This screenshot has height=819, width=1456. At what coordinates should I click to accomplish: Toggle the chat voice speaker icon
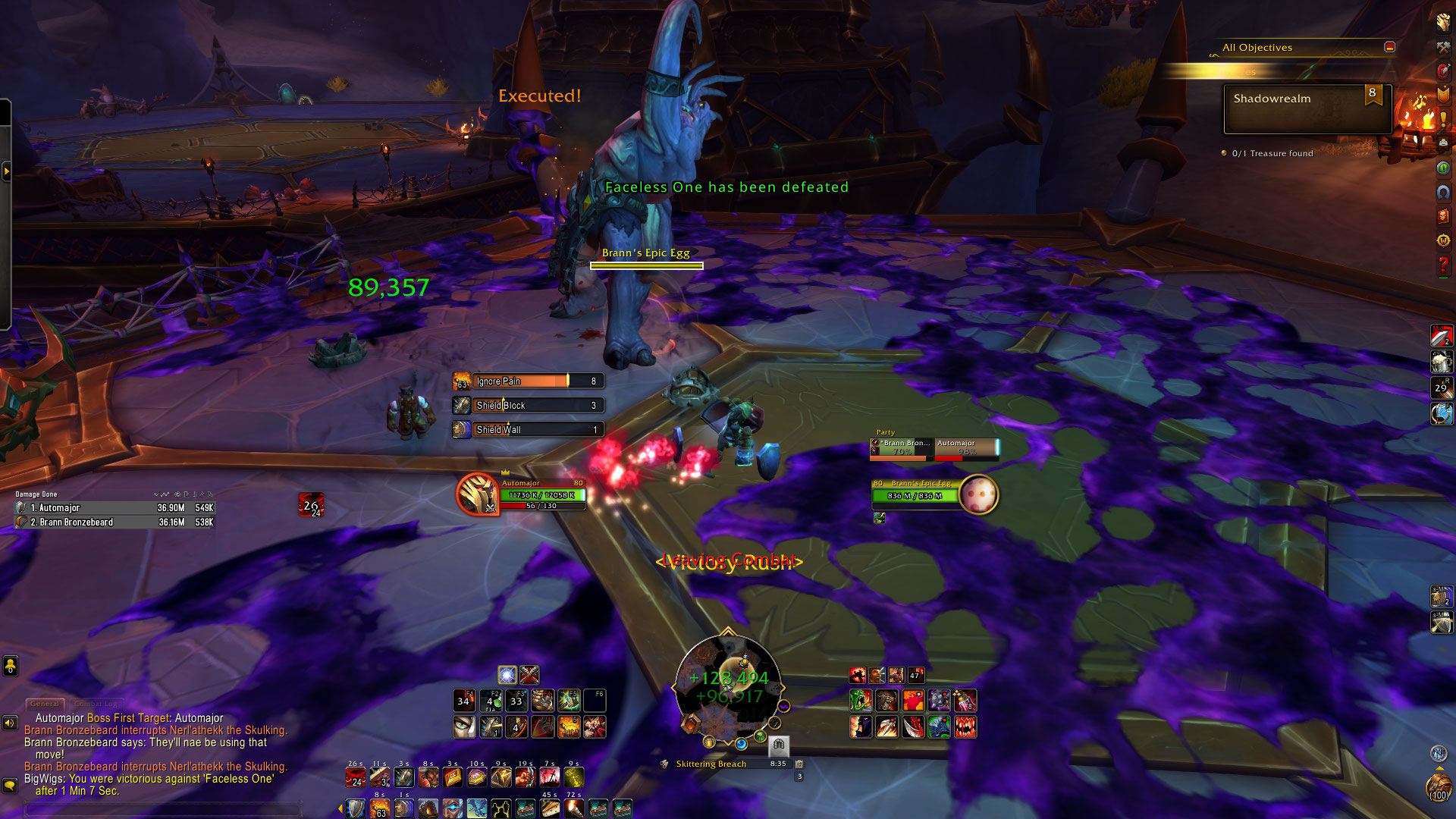point(10,723)
